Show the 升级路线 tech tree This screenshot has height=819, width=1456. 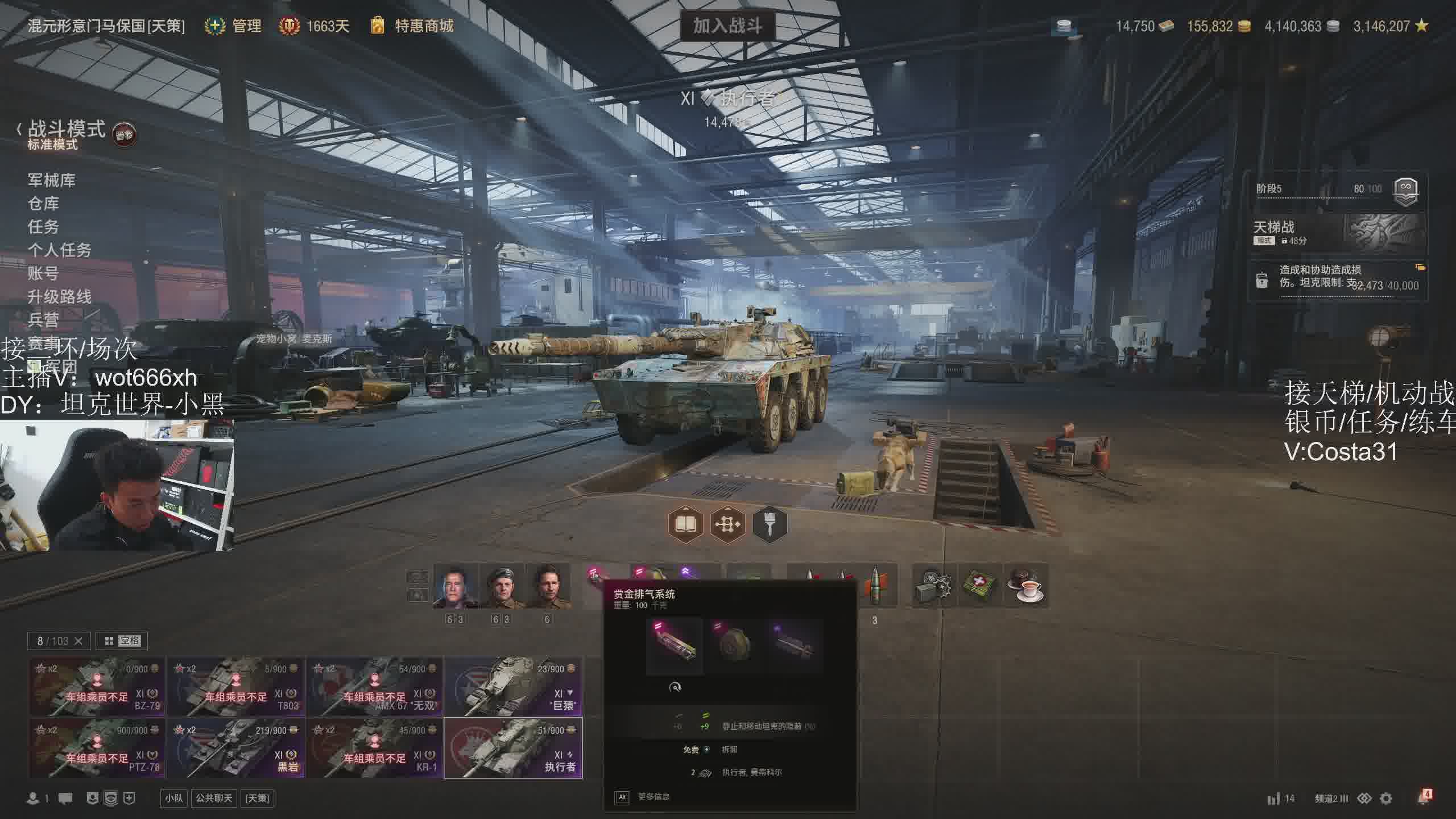[60, 297]
